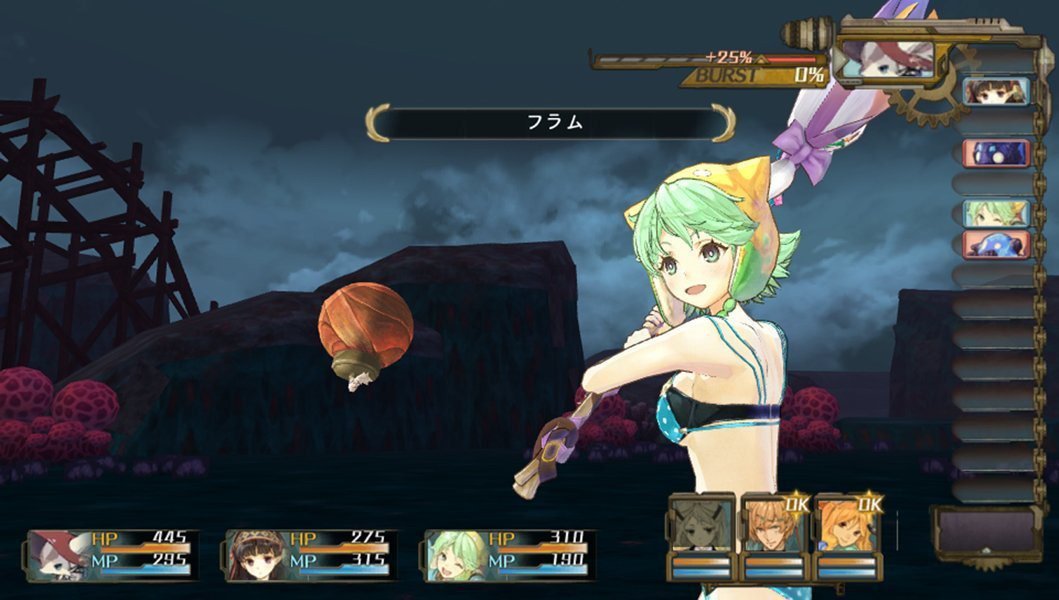Image resolution: width=1059 pixels, height=600 pixels.
Task: Click the current-turn portrait in the gun frame
Action: [884, 59]
